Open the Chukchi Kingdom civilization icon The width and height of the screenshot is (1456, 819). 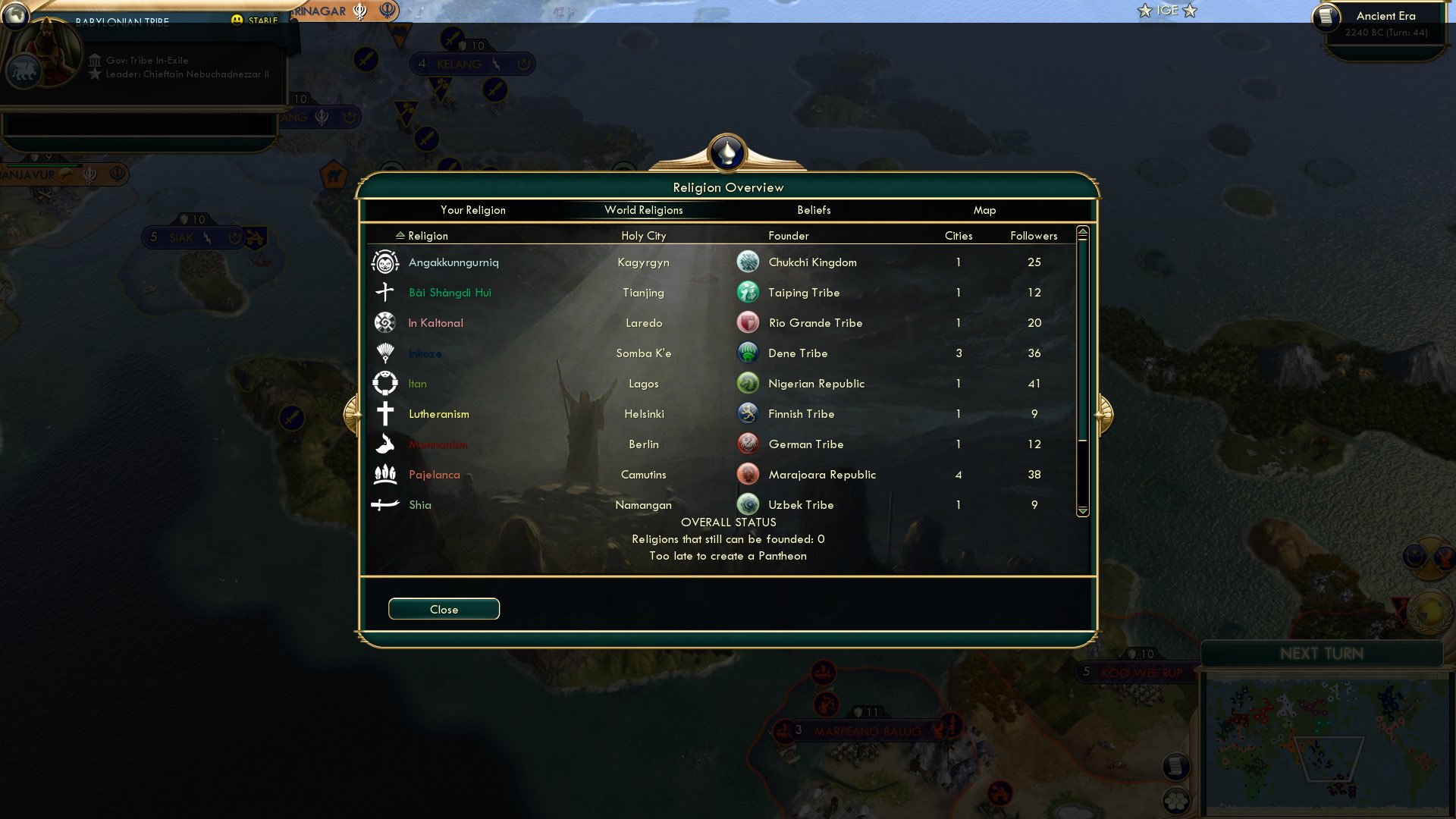748,261
